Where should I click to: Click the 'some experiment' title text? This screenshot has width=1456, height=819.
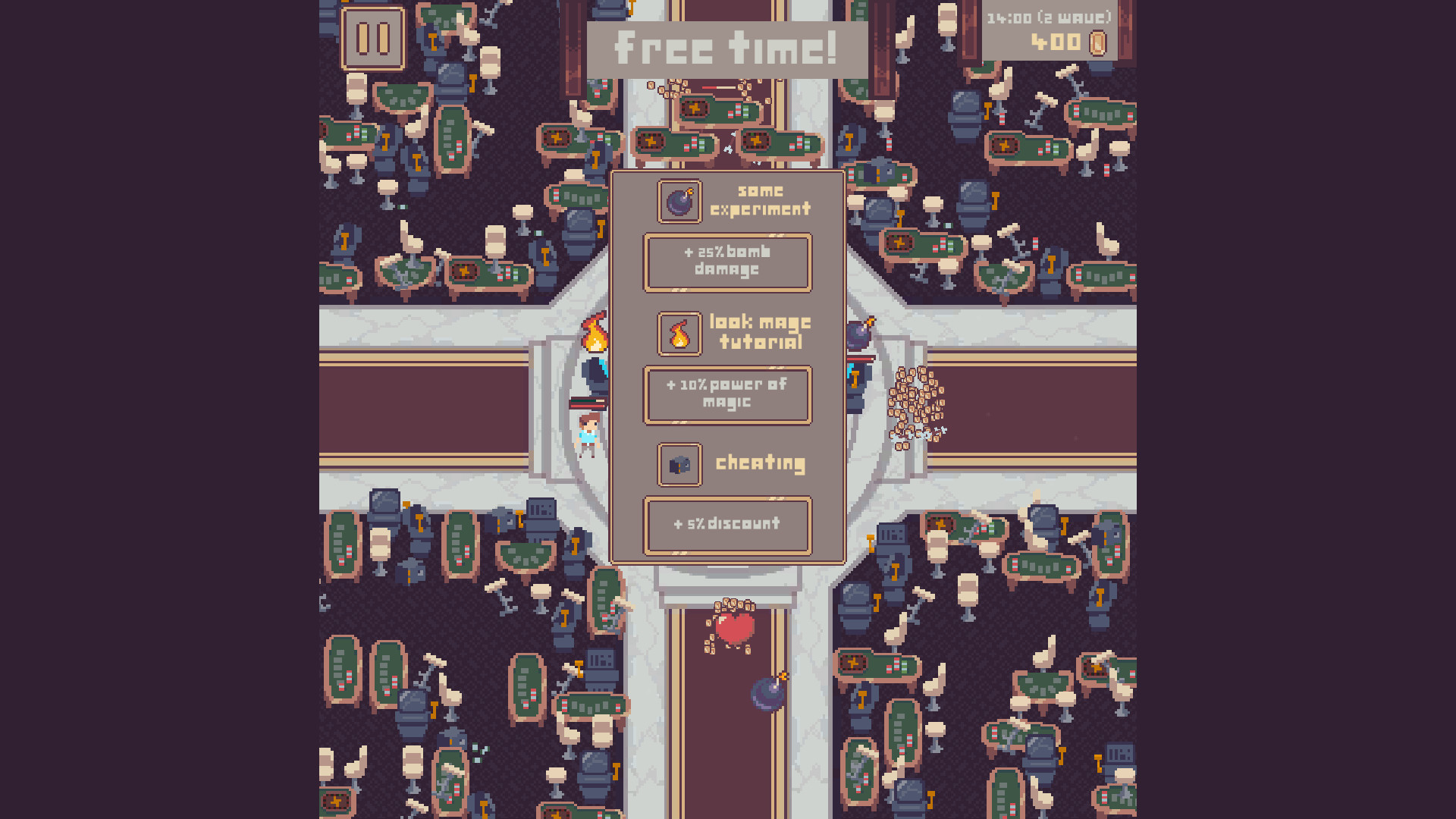tap(761, 200)
